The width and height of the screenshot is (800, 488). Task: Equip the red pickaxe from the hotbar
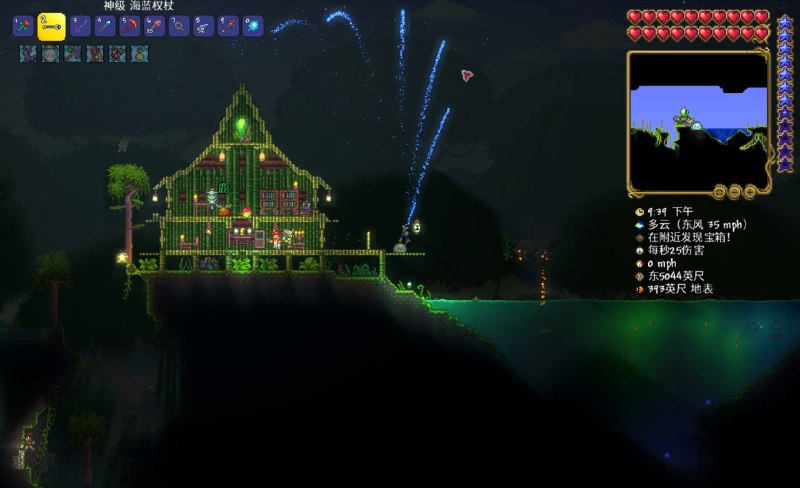(130, 27)
